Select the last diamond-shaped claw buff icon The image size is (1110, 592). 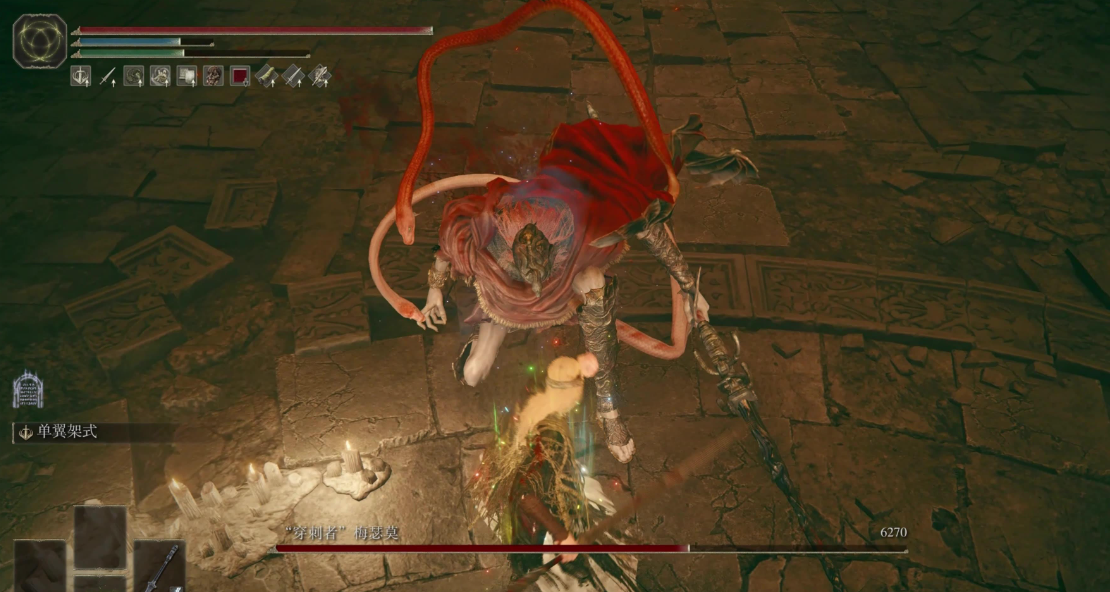(x=320, y=75)
